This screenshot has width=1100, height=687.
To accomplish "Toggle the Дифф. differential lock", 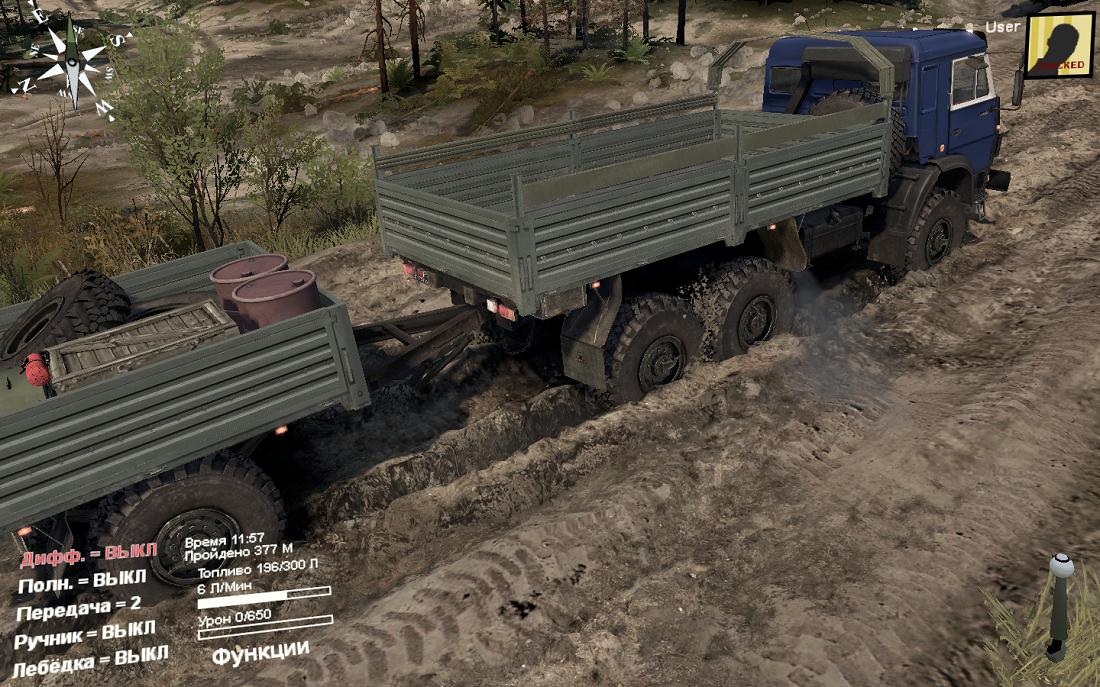I will [x=88, y=554].
